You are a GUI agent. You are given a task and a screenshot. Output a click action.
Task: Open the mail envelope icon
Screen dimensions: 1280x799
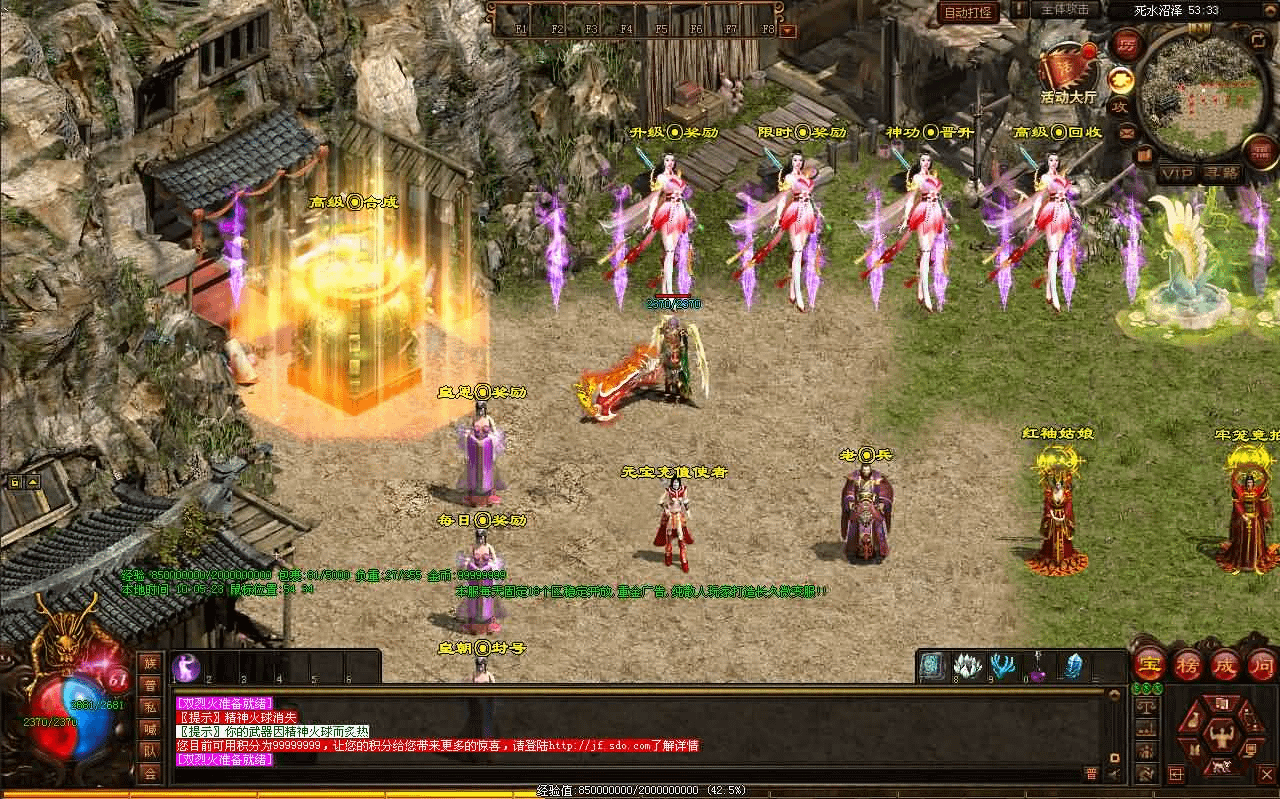(1127, 132)
